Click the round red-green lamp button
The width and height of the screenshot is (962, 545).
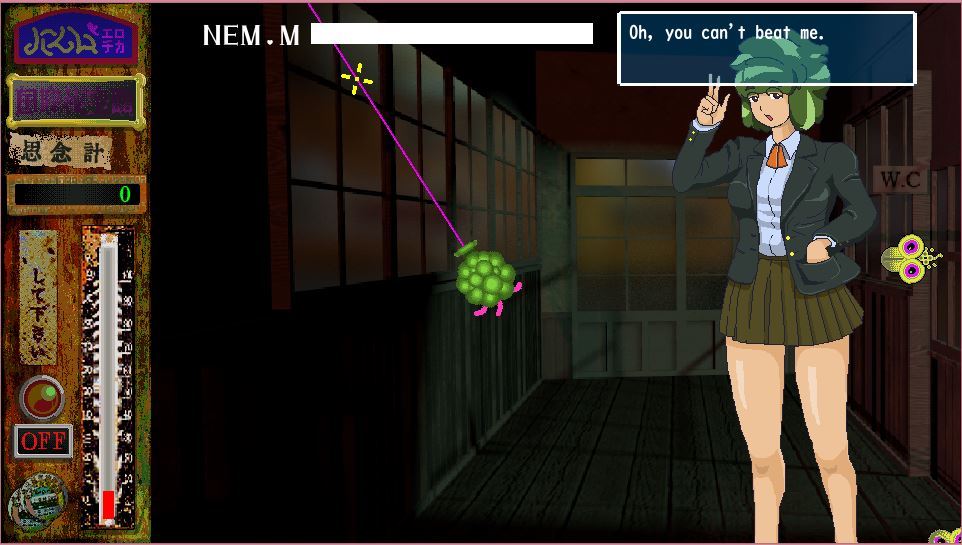42,398
